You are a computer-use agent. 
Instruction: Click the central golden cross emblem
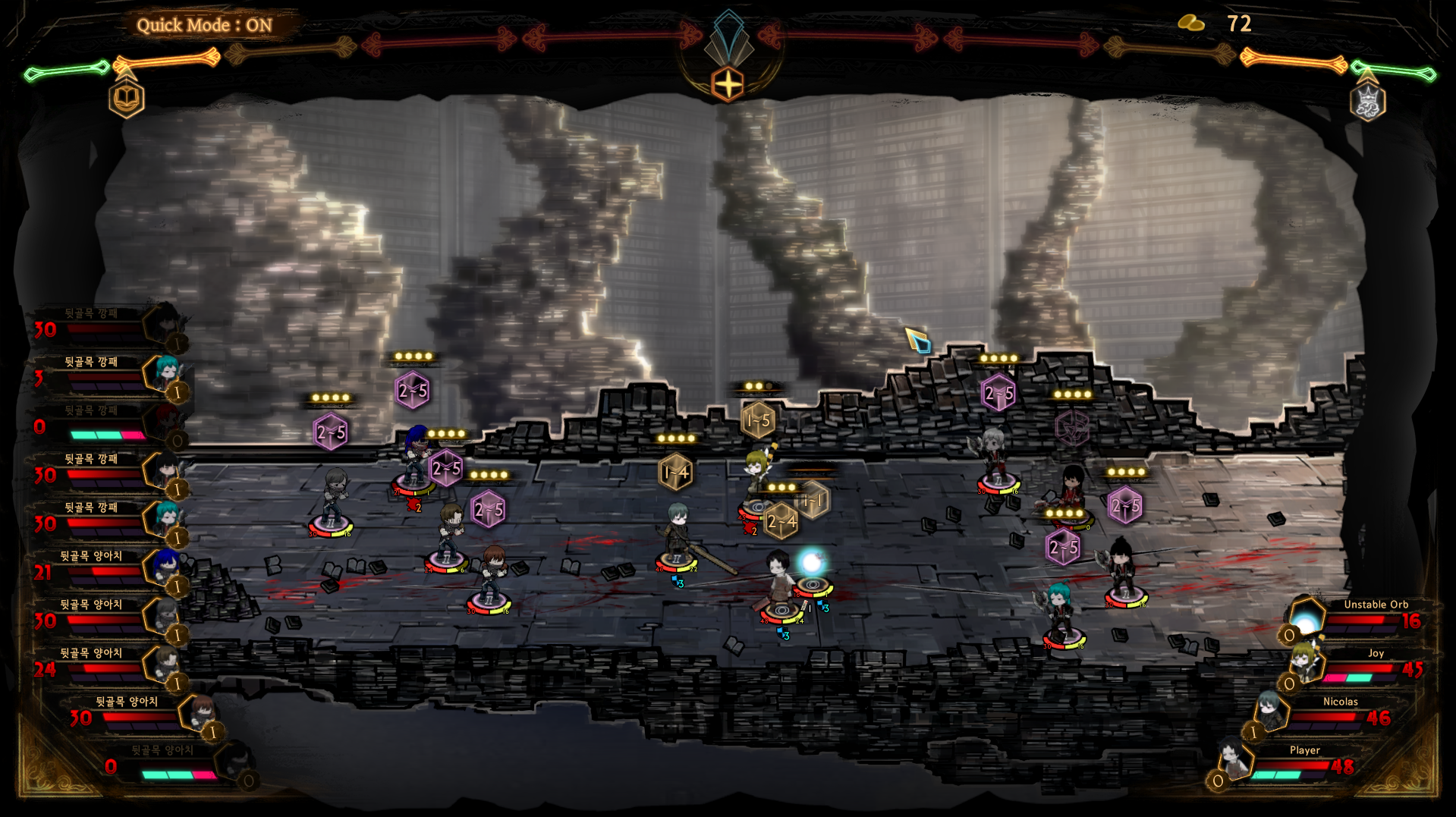click(728, 84)
